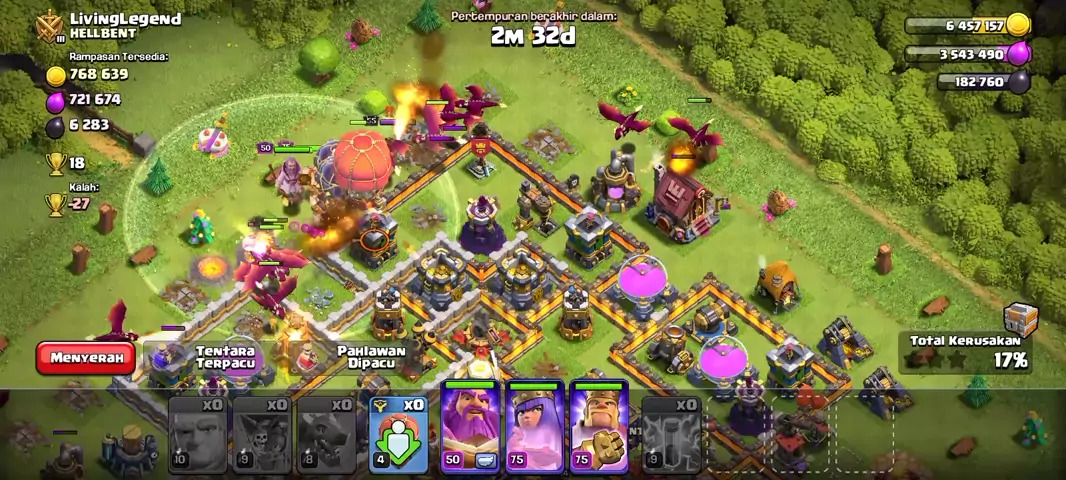
Task: Select the depleted Lightning Spell slot
Action: [x=671, y=434]
